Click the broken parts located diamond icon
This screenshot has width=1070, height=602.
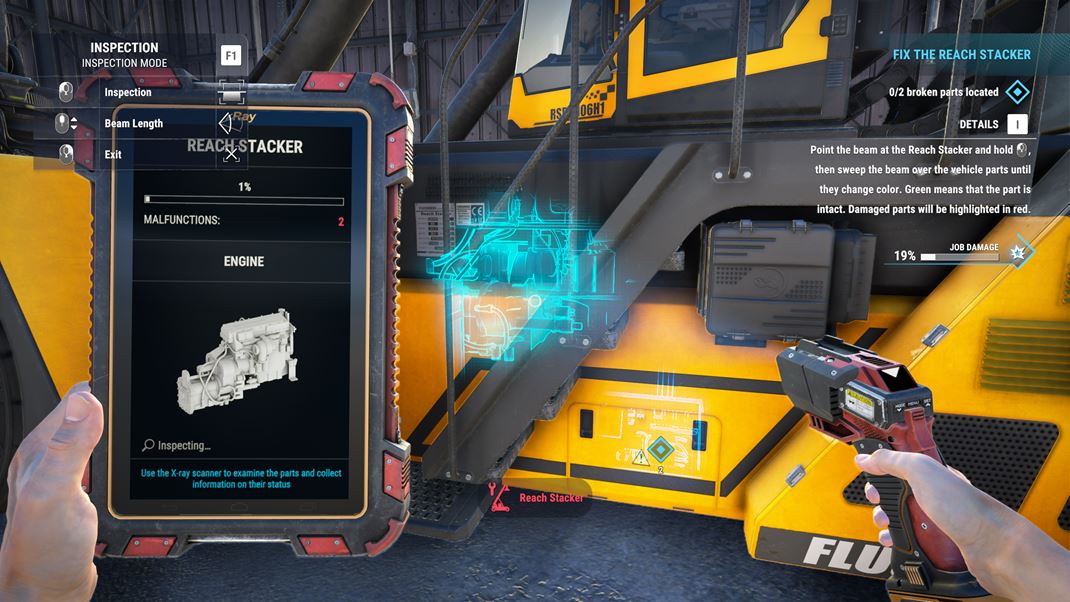click(1017, 92)
